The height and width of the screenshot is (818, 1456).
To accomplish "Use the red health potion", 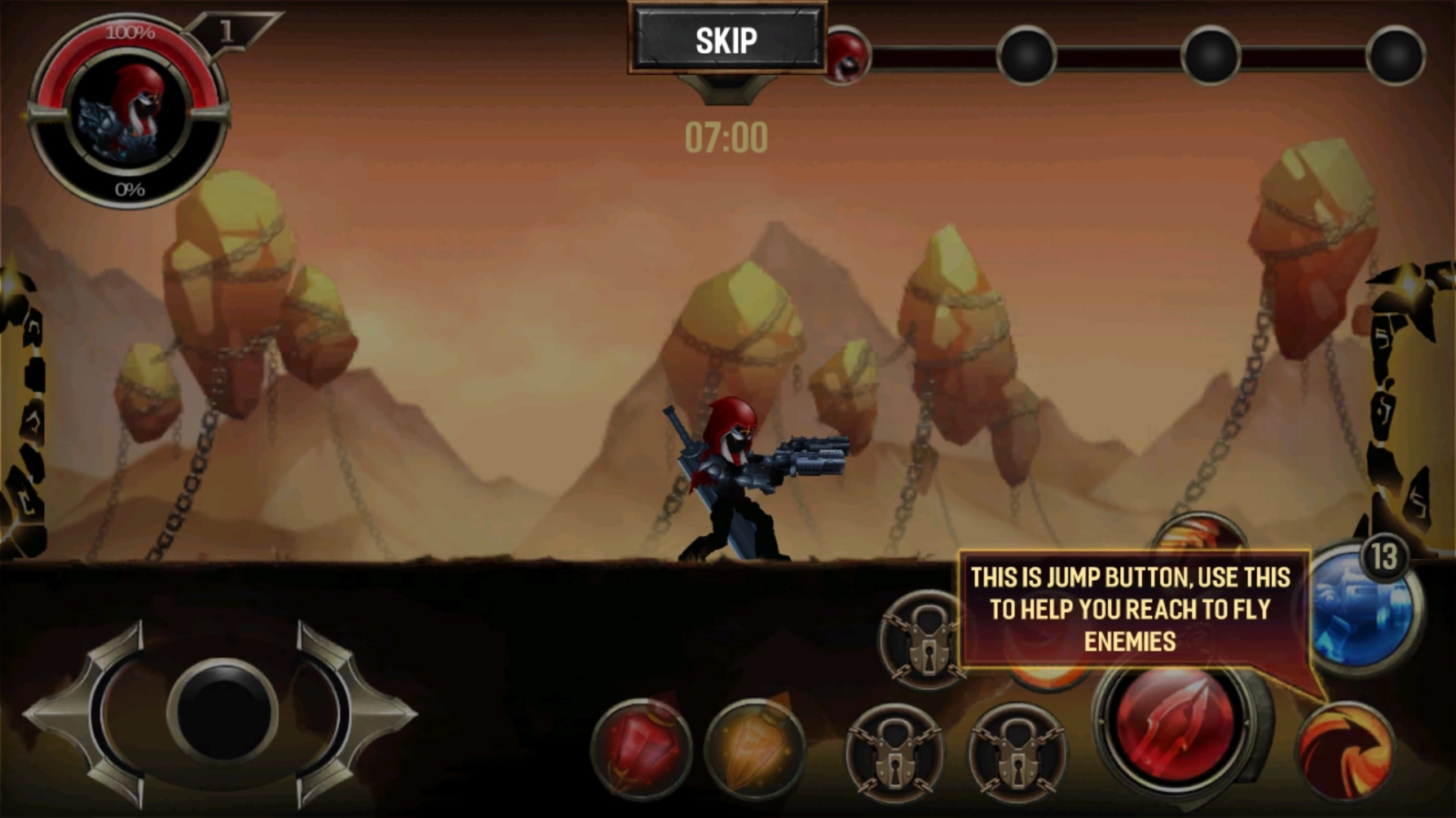I will pyautogui.click(x=642, y=749).
